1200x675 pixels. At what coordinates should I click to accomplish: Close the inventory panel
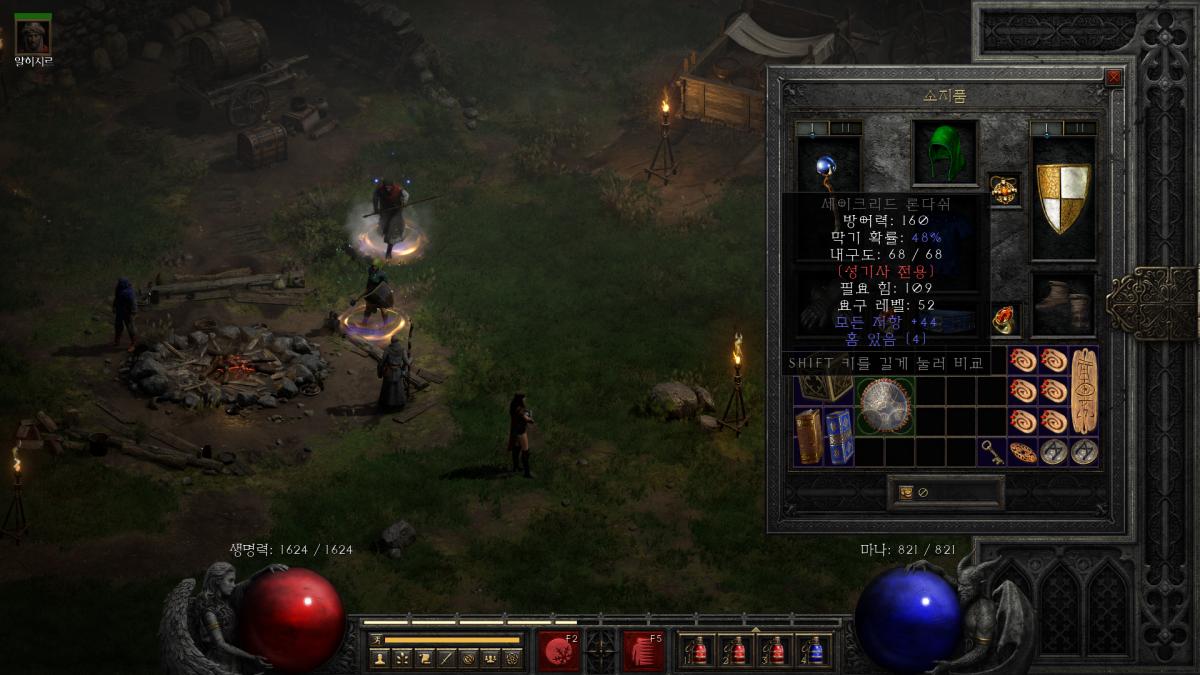1114,77
